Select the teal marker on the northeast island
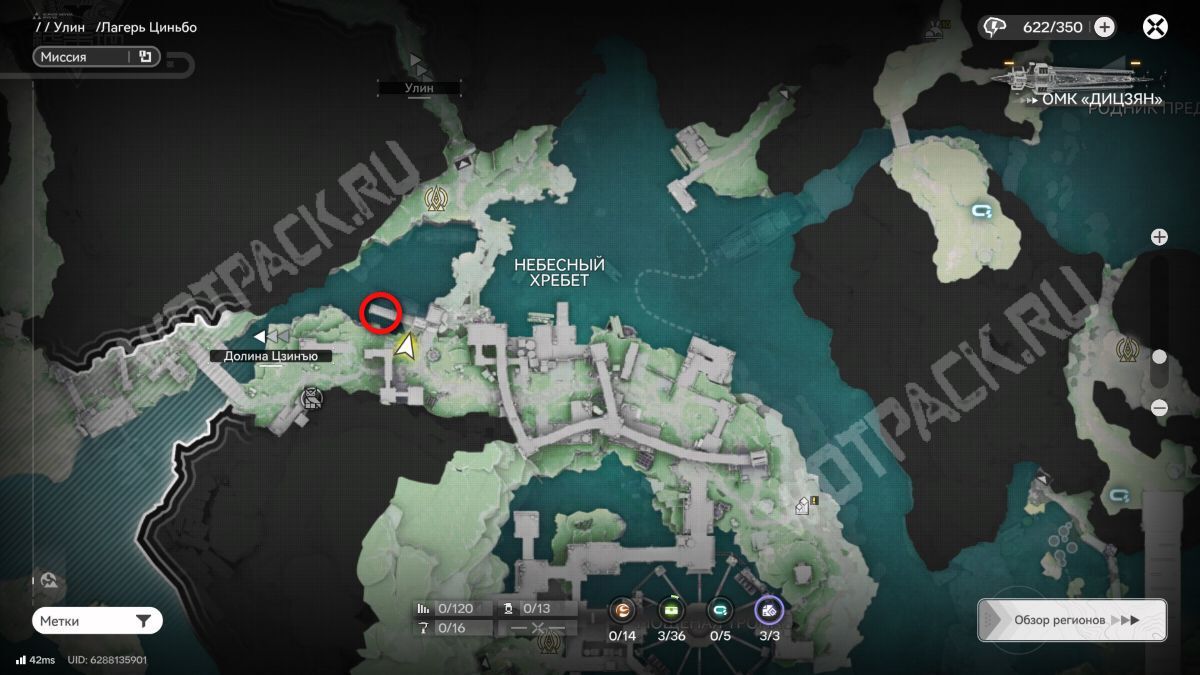The image size is (1200, 675). (982, 211)
